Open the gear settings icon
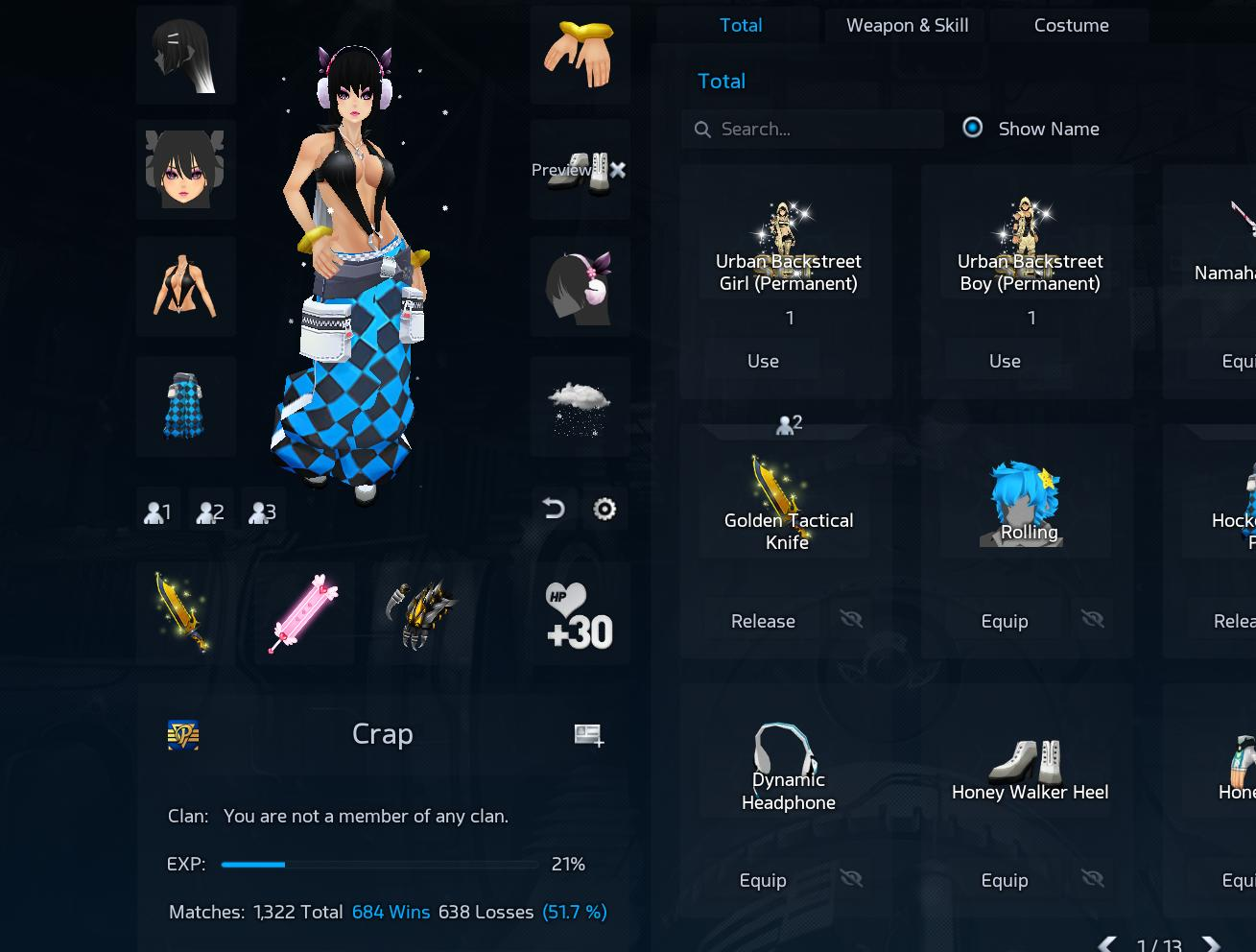This screenshot has width=1256, height=952. pos(604,509)
